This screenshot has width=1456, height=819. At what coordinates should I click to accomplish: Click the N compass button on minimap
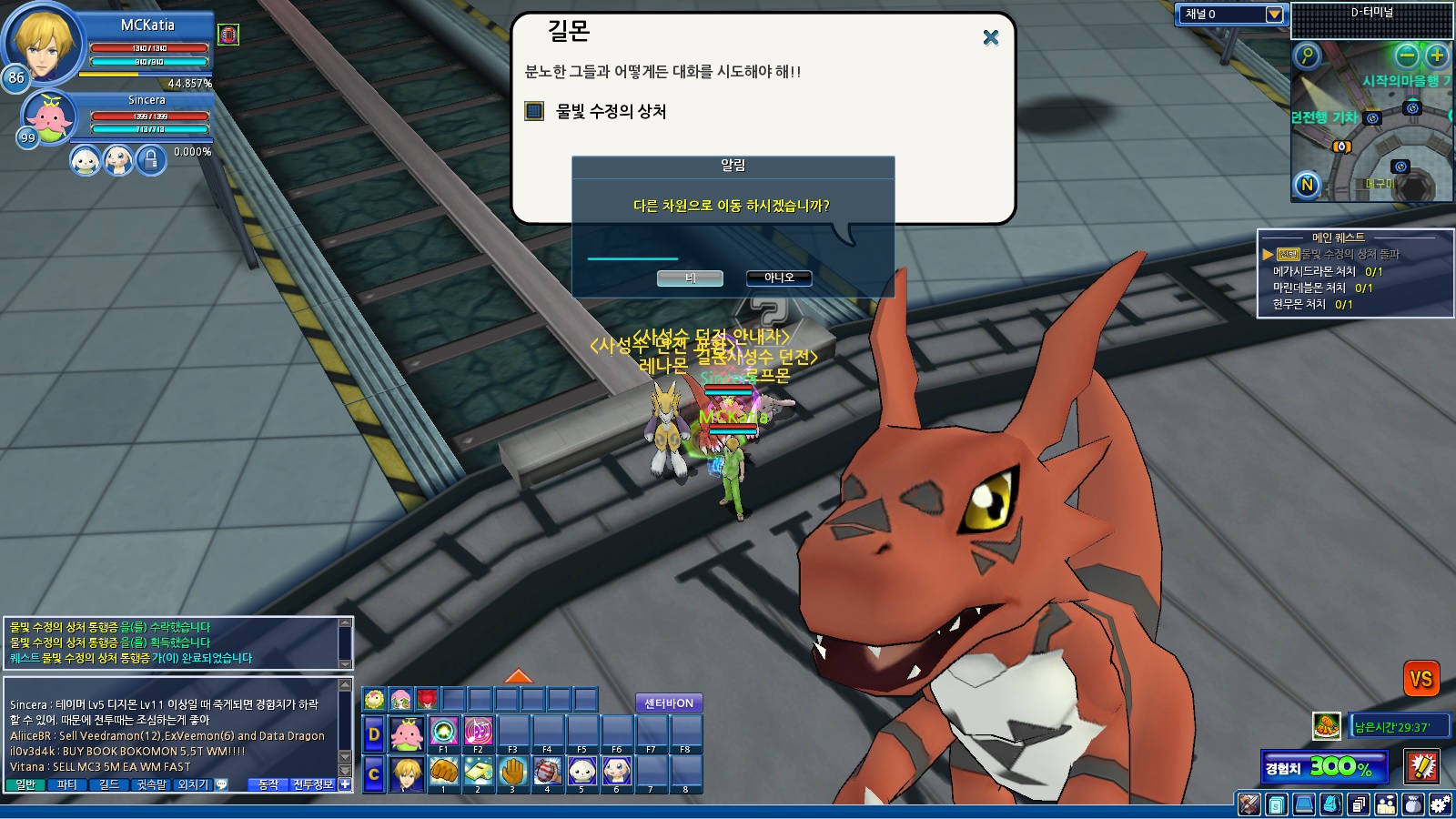click(x=1307, y=186)
